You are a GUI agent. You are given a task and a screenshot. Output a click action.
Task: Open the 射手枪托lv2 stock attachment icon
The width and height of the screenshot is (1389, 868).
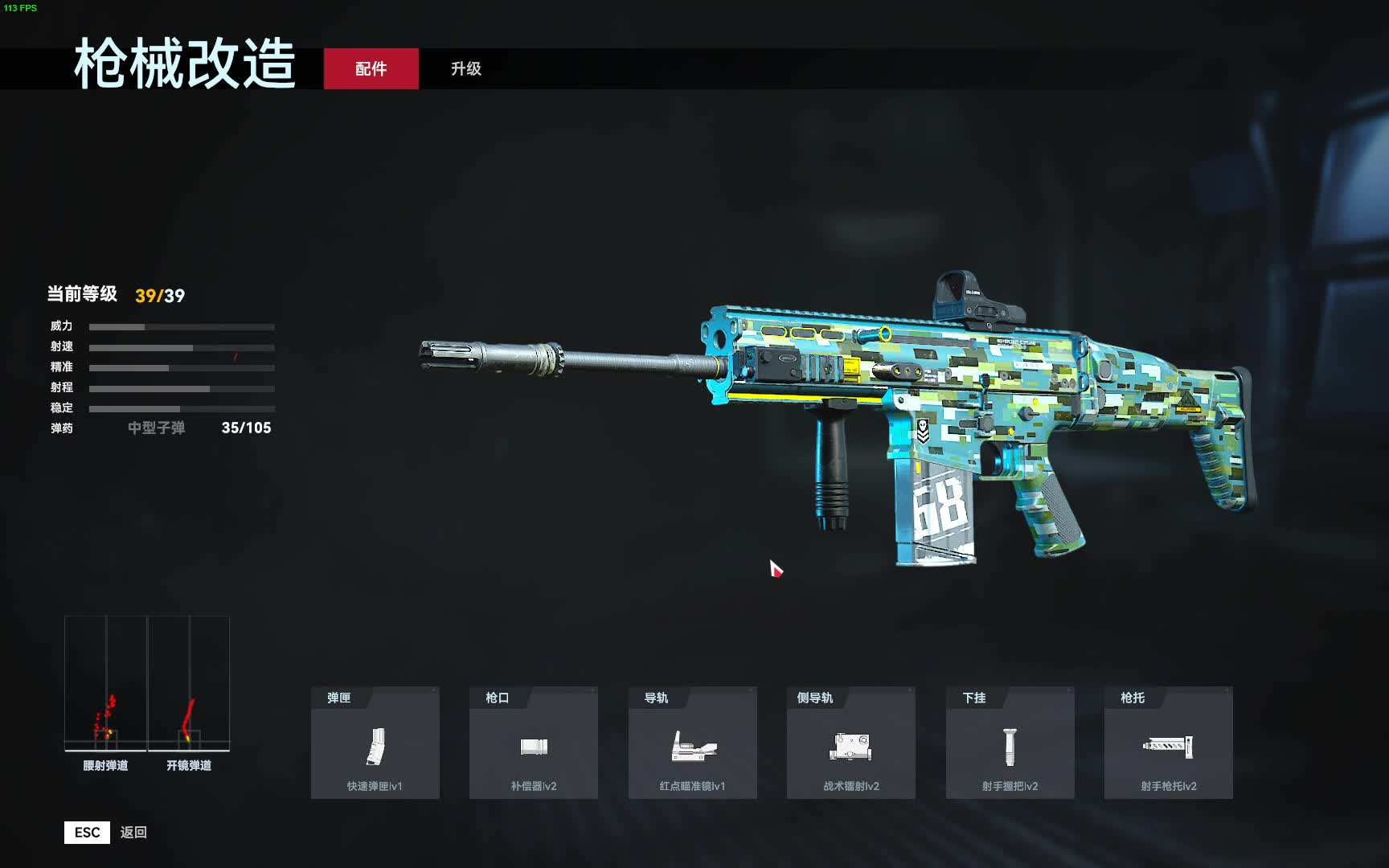[1166, 747]
